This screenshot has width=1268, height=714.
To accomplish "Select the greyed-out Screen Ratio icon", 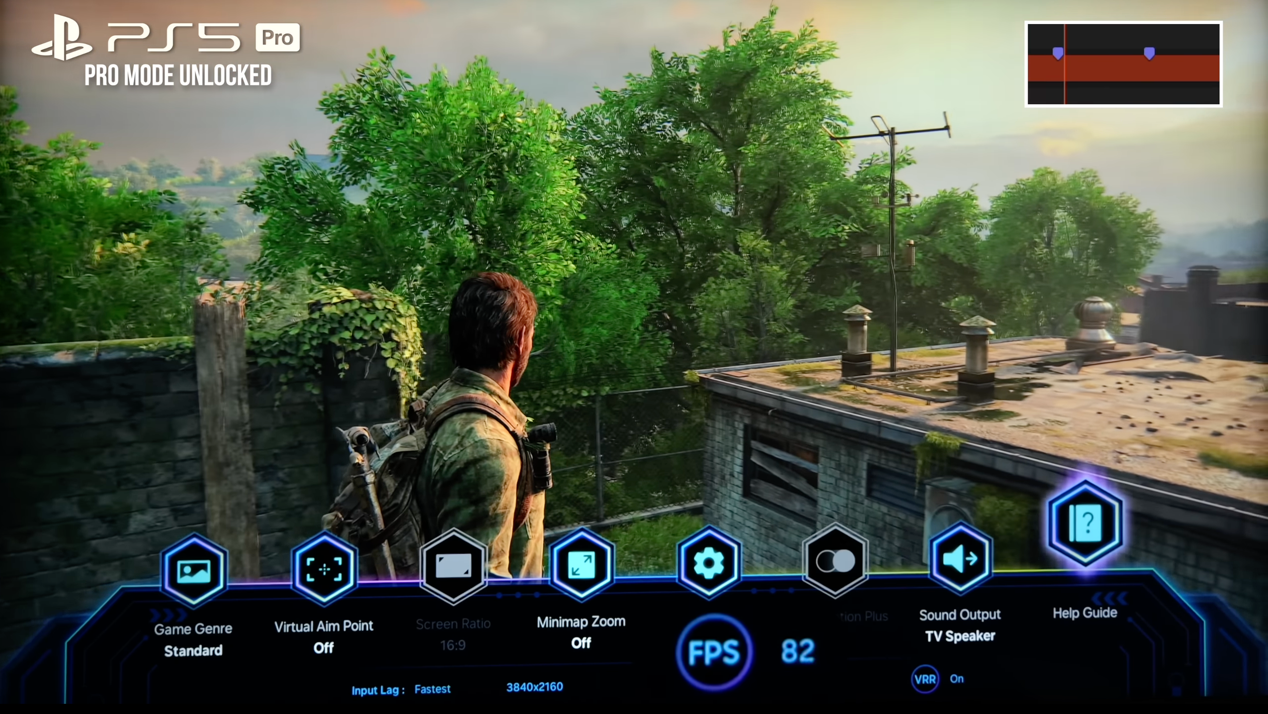I will (453, 567).
